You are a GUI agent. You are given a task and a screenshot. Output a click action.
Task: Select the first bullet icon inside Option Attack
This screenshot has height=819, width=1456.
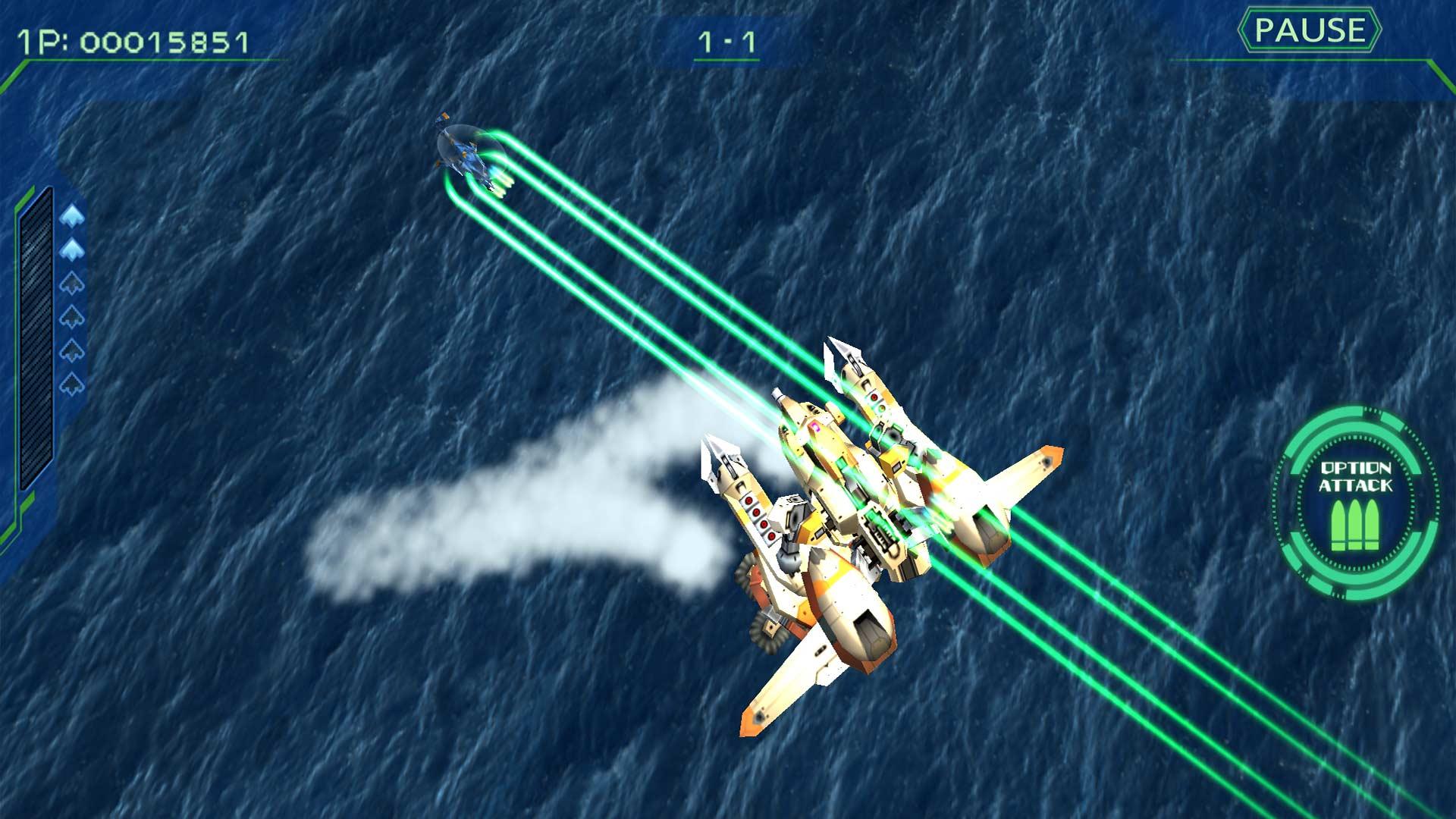pos(1338,523)
